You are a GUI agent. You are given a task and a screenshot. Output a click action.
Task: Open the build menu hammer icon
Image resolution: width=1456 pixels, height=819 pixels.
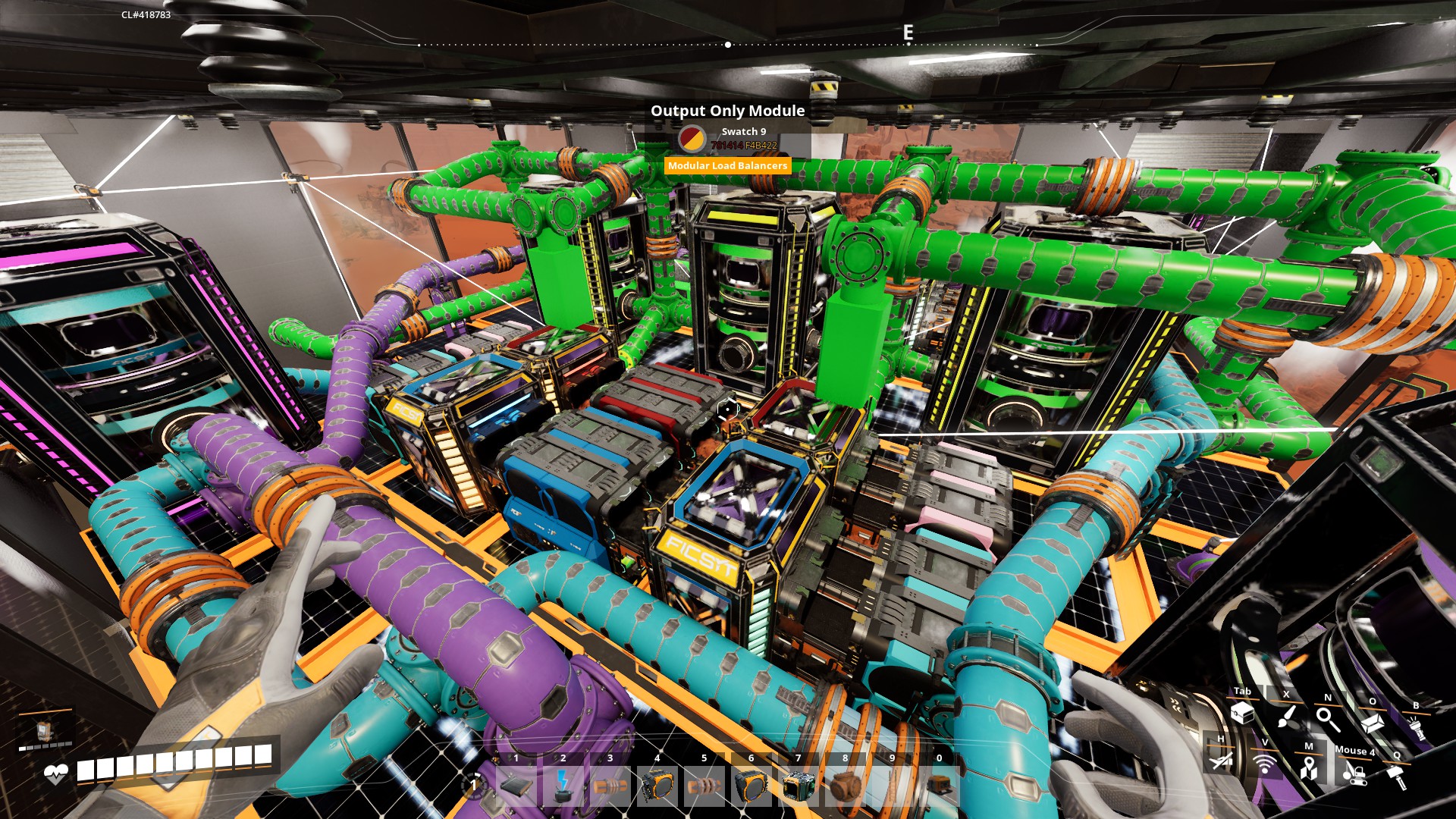(1397, 777)
